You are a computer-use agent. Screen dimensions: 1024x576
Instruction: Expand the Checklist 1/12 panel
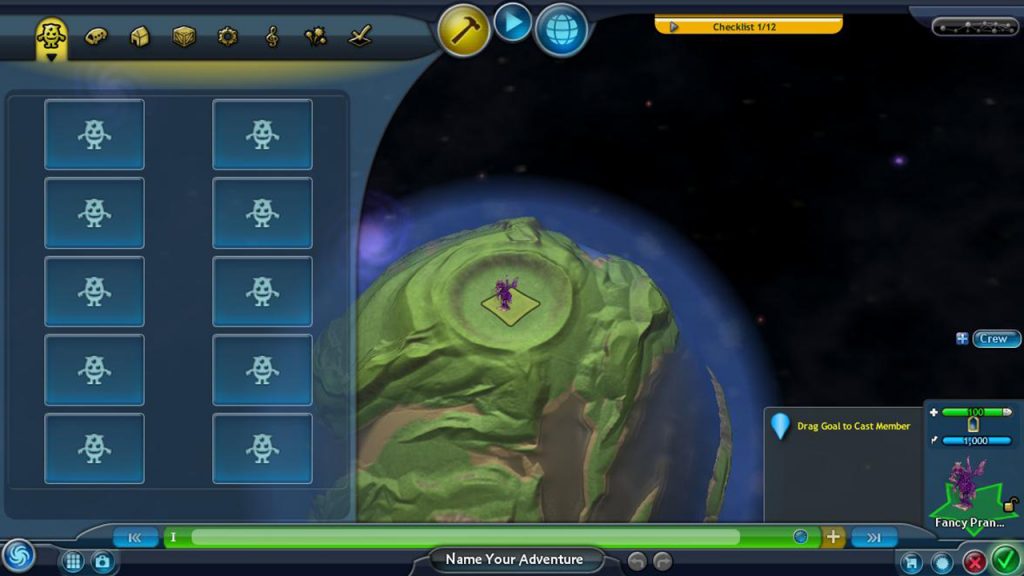coord(748,26)
